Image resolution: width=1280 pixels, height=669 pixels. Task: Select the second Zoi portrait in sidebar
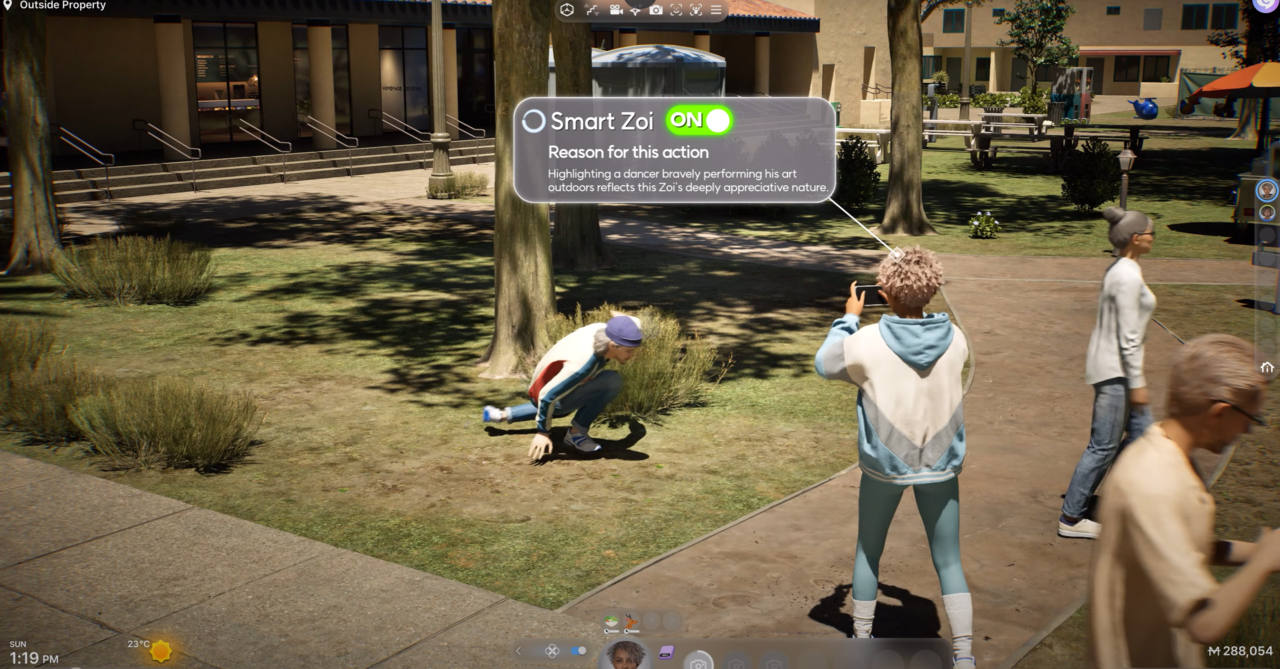(1267, 212)
